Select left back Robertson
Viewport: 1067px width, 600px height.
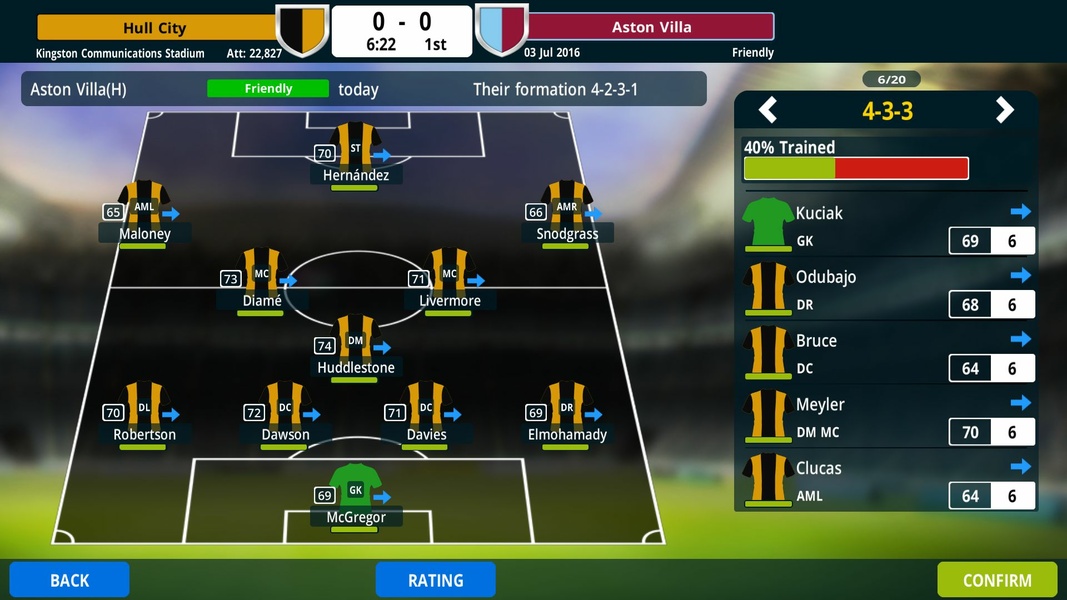pyautogui.click(x=144, y=408)
